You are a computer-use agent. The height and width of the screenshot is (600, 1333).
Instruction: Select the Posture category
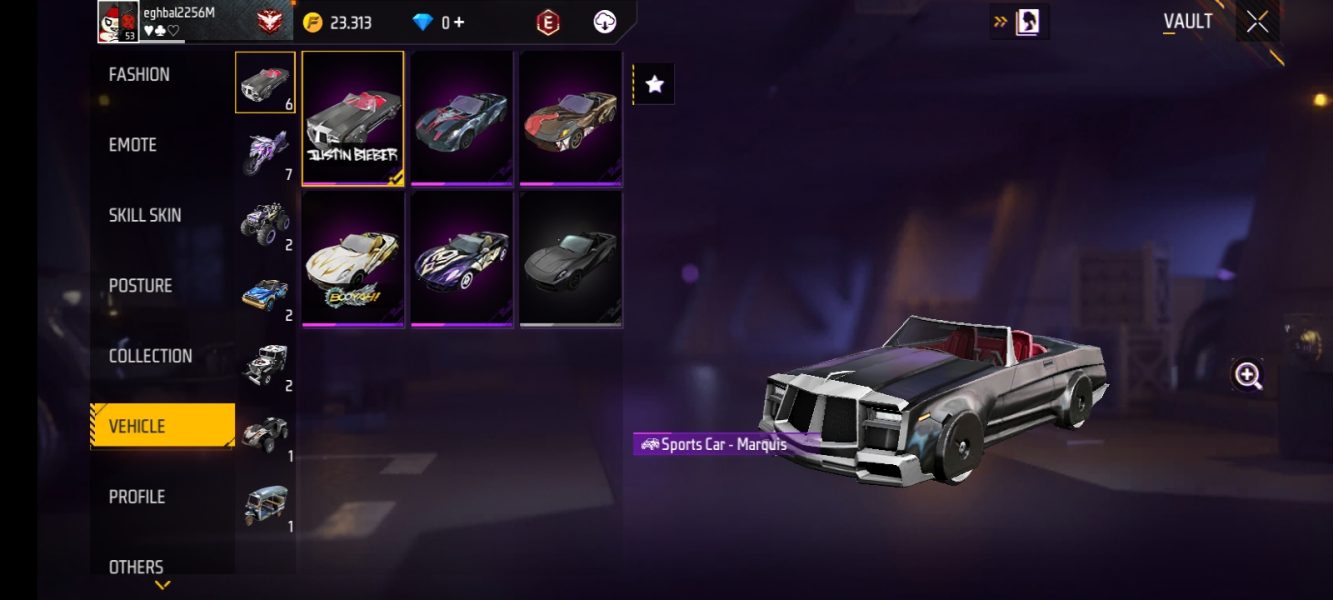pyautogui.click(x=140, y=286)
